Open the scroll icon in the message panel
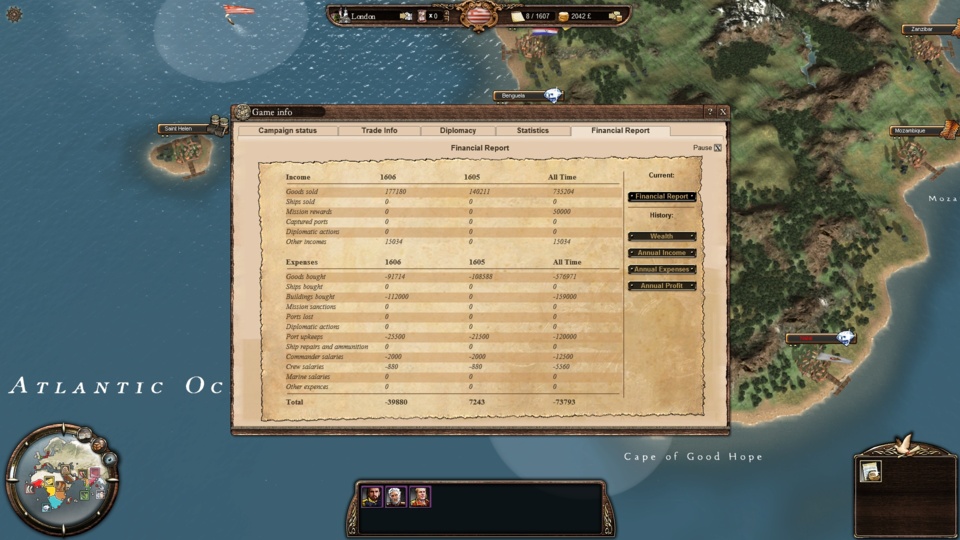This screenshot has height=540, width=960. click(x=871, y=471)
